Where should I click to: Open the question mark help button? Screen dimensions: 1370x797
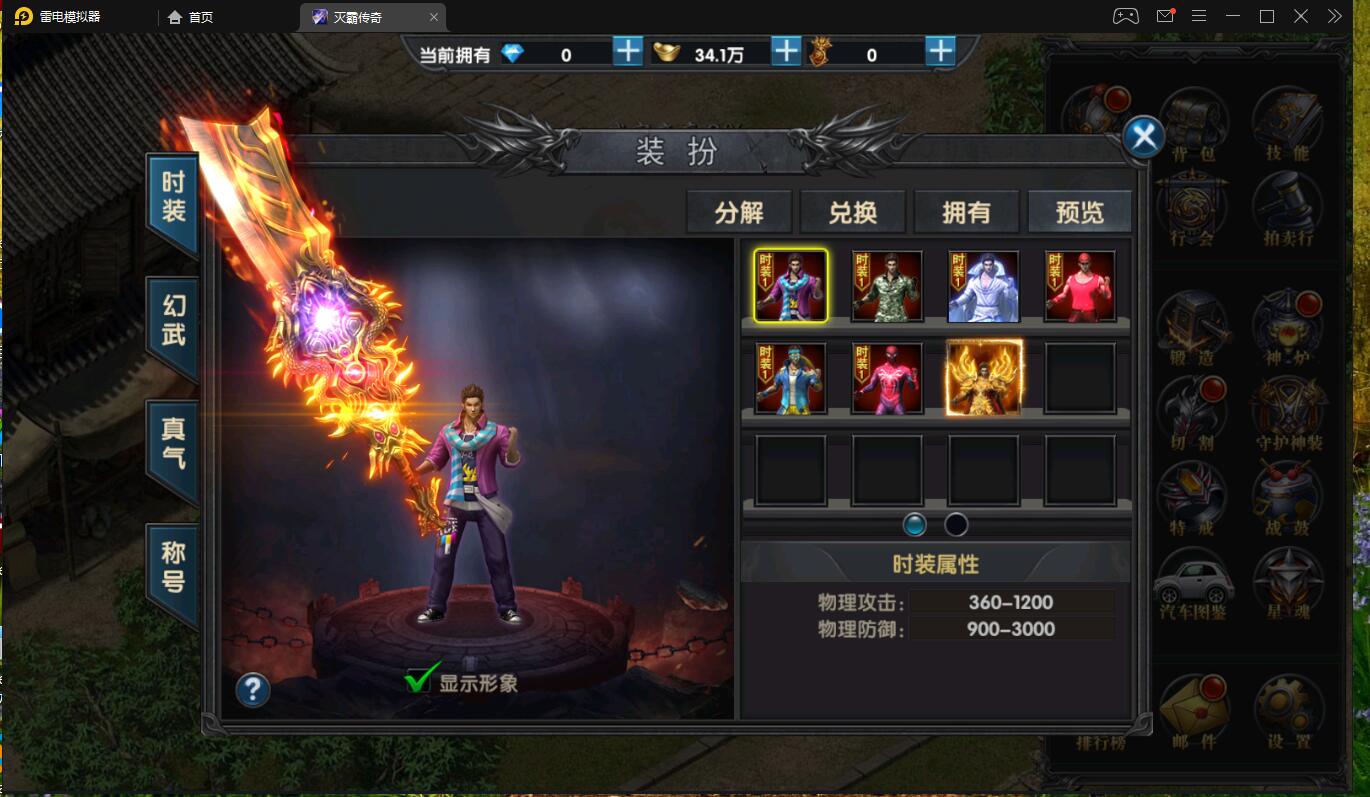(x=253, y=689)
